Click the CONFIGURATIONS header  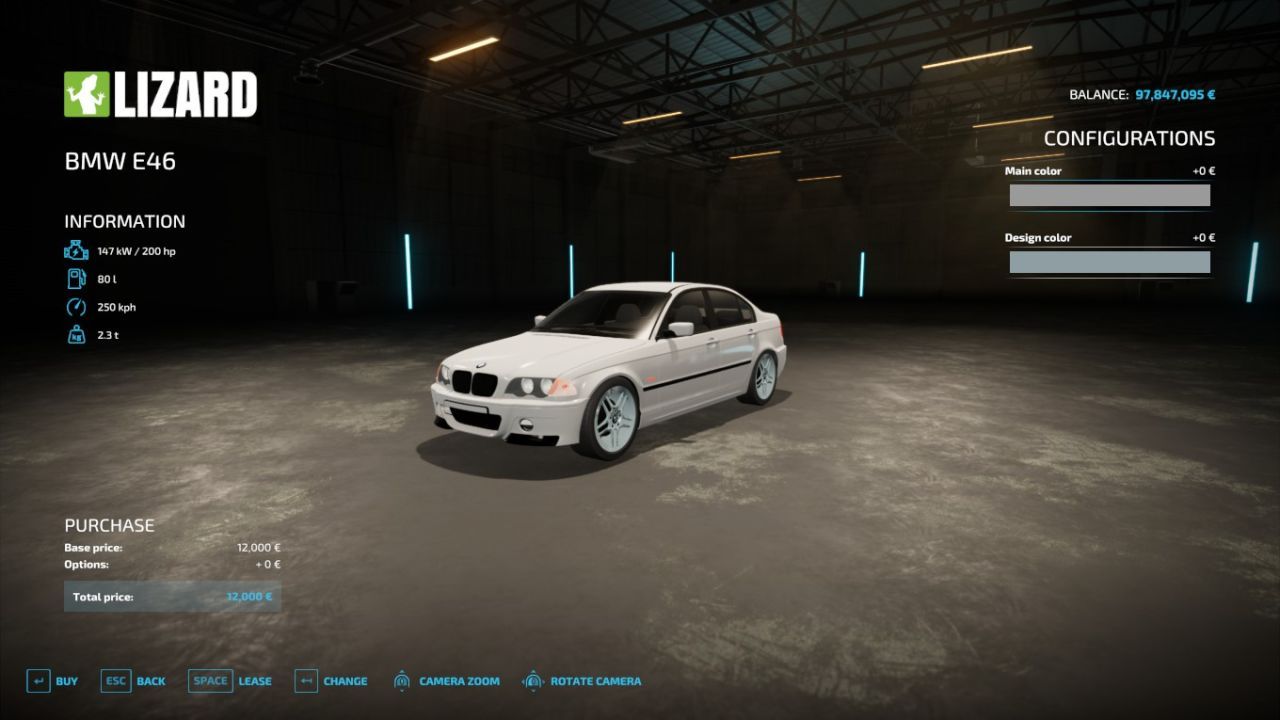pos(1130,138)
